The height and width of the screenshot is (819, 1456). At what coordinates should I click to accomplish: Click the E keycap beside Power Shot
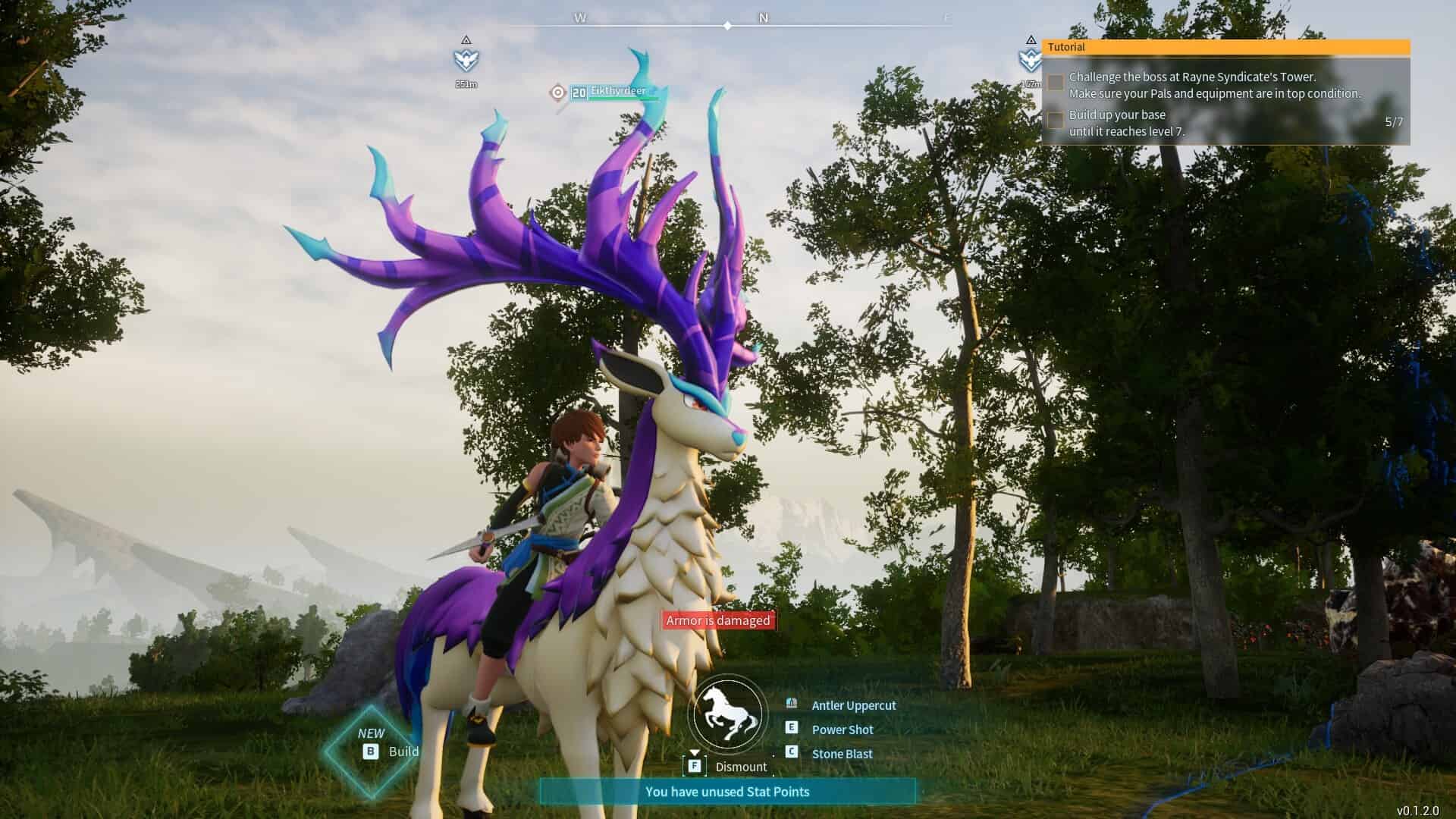(792, 730)
